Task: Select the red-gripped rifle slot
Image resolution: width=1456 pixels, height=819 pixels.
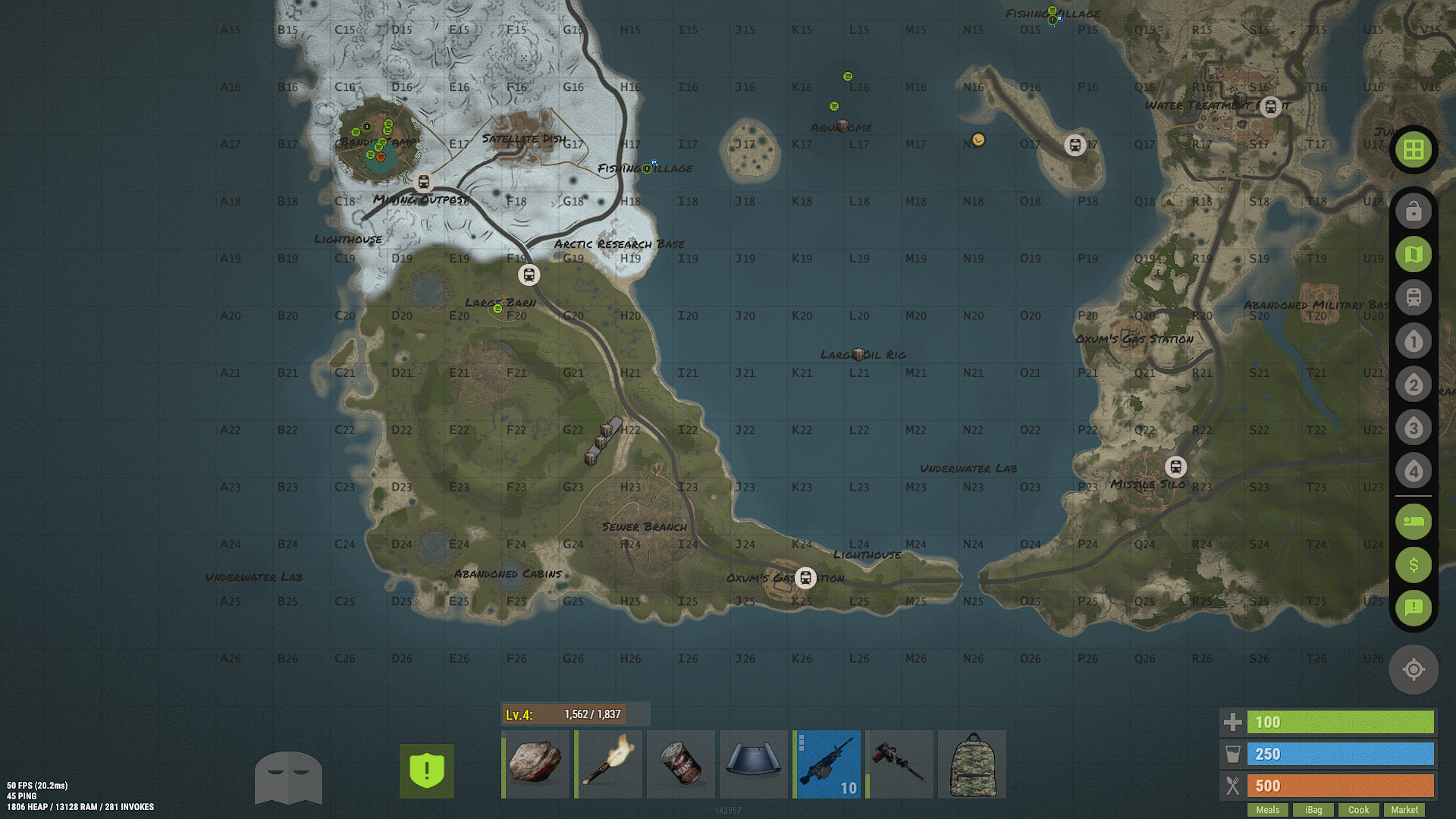Action: [899, 764]
